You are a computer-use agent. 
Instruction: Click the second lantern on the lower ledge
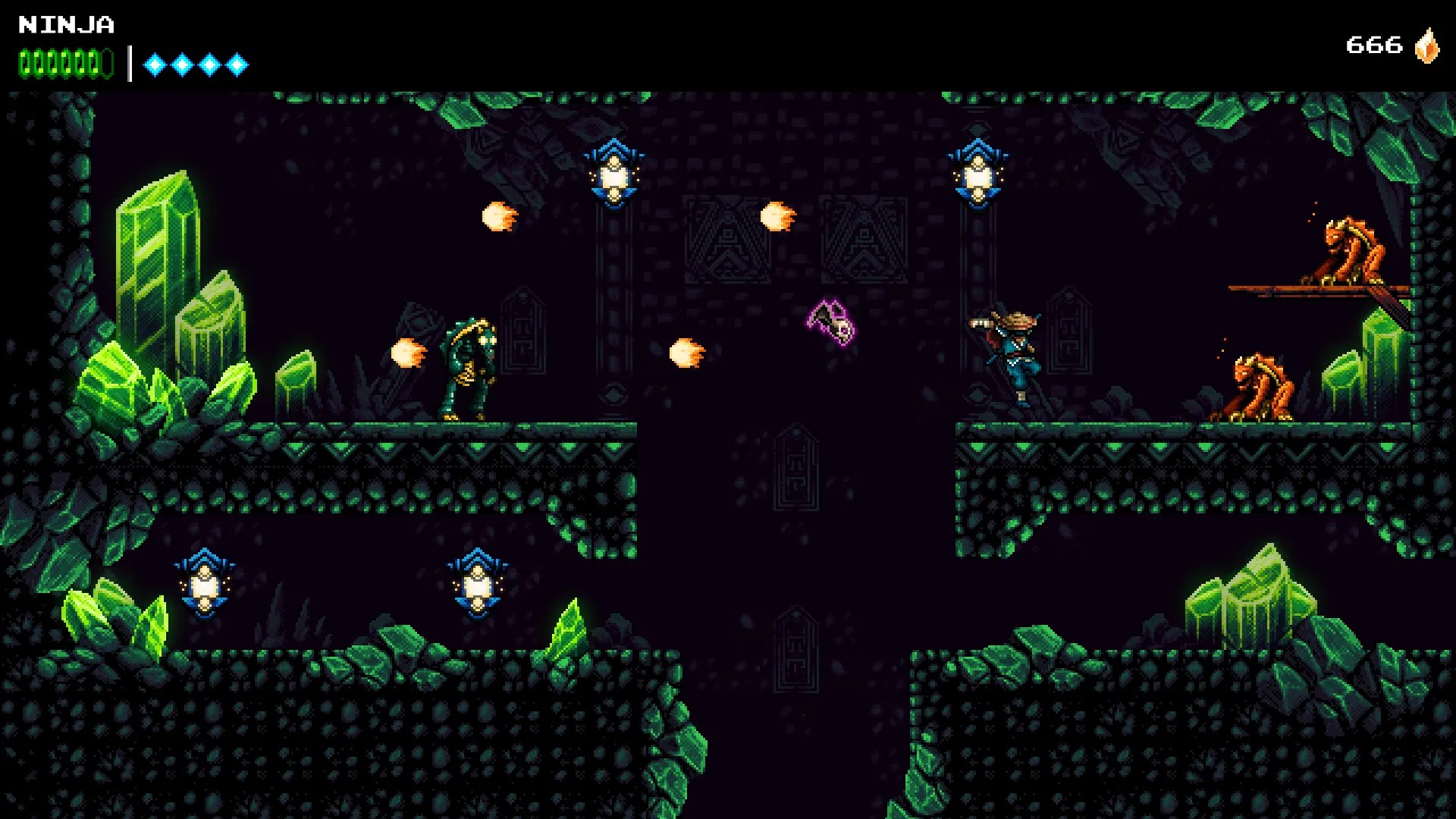(x=476, y=584)
